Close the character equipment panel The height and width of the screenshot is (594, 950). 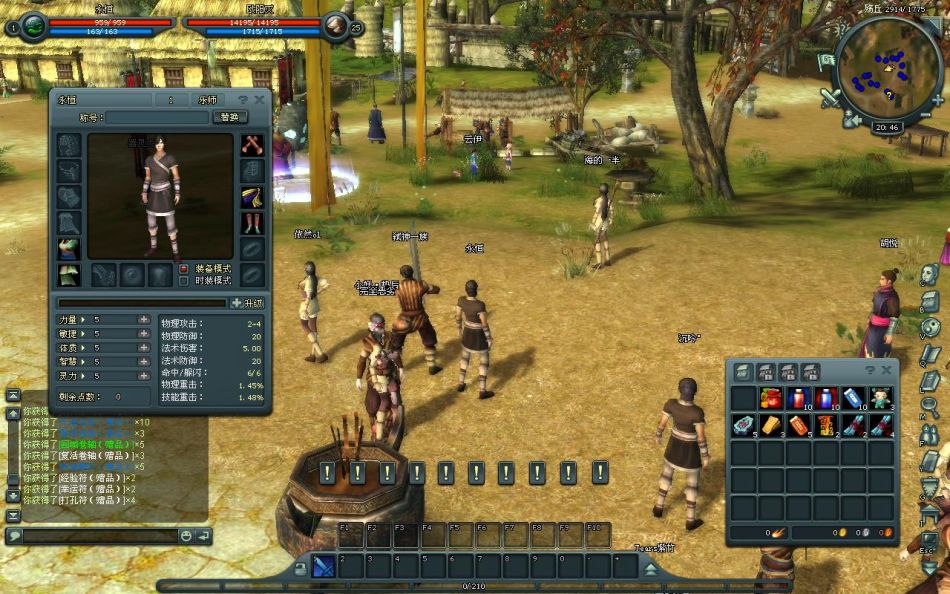260,100
